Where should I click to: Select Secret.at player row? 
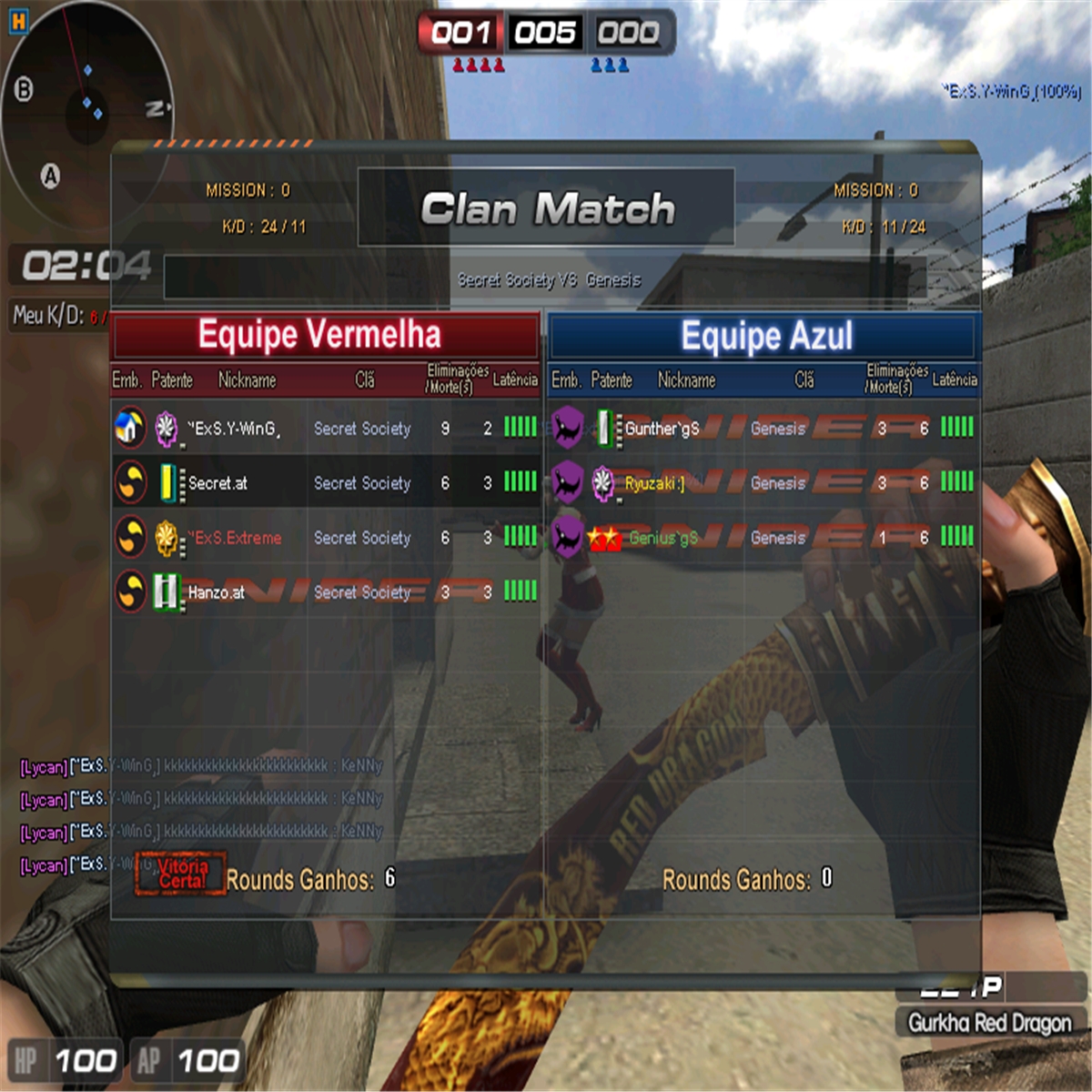click(x=325, y=482)
